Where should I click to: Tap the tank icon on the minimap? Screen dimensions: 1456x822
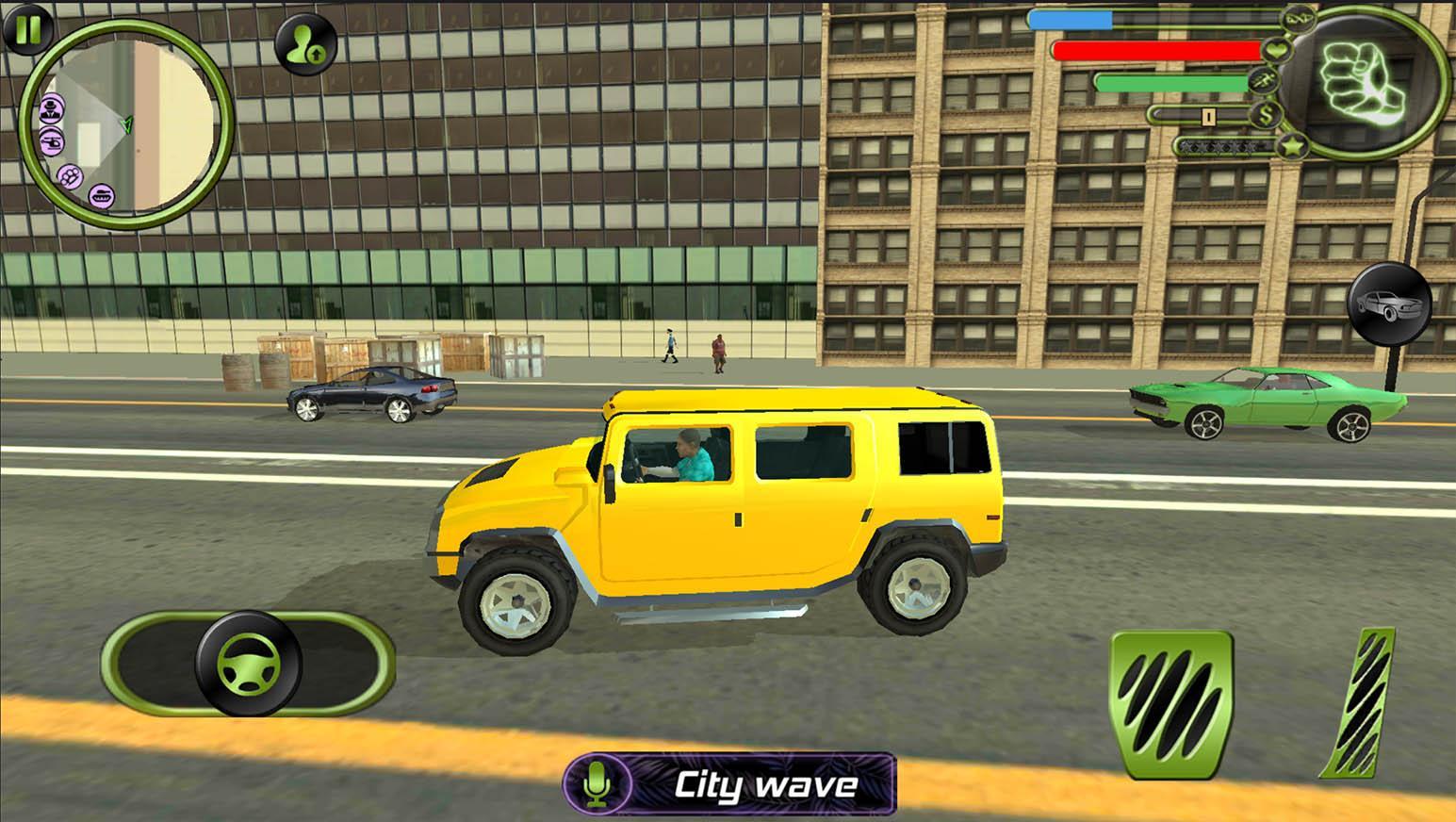click(x=101, y=195)
